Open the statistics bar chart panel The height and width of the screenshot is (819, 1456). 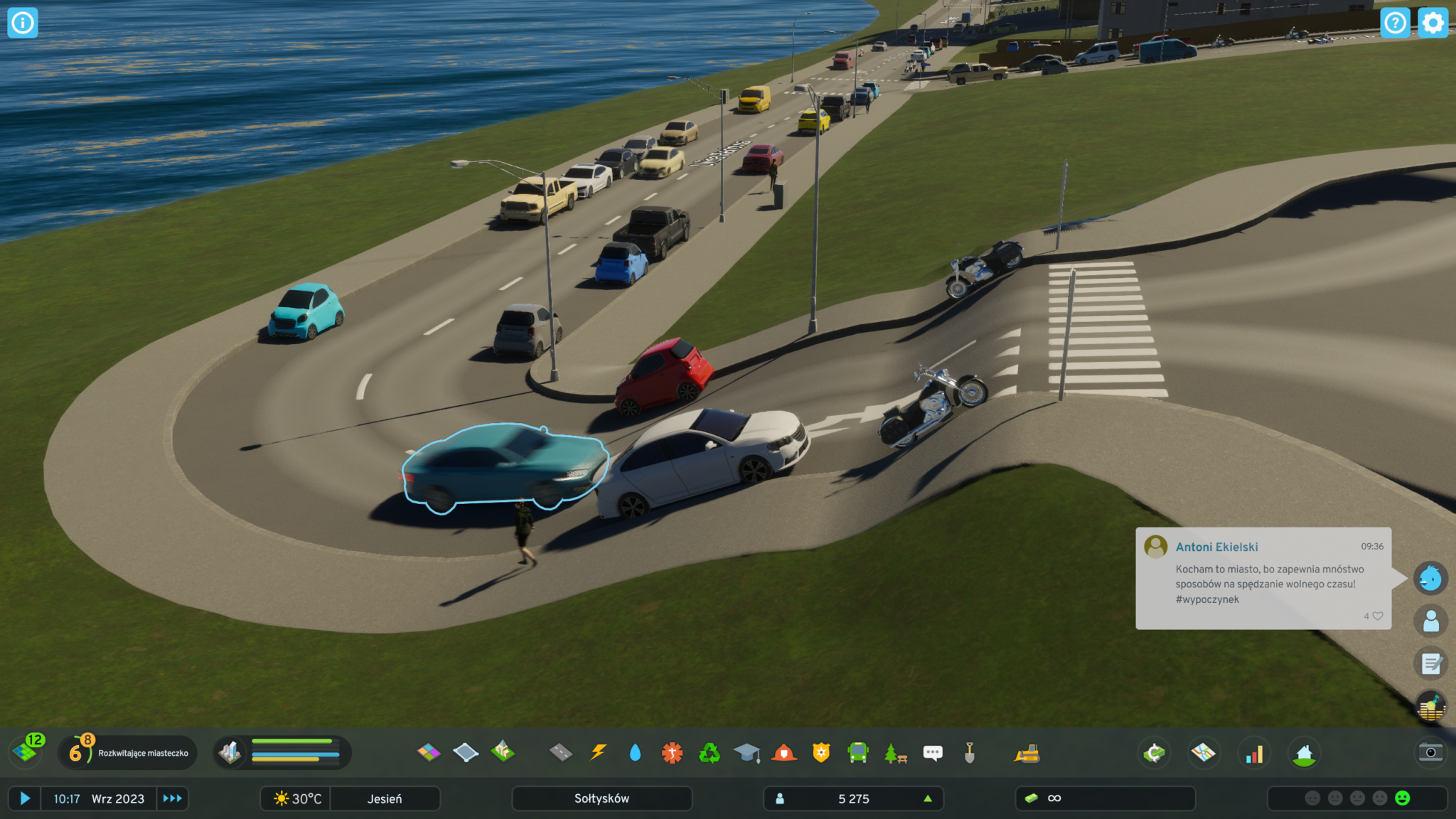pos(1254,754)
